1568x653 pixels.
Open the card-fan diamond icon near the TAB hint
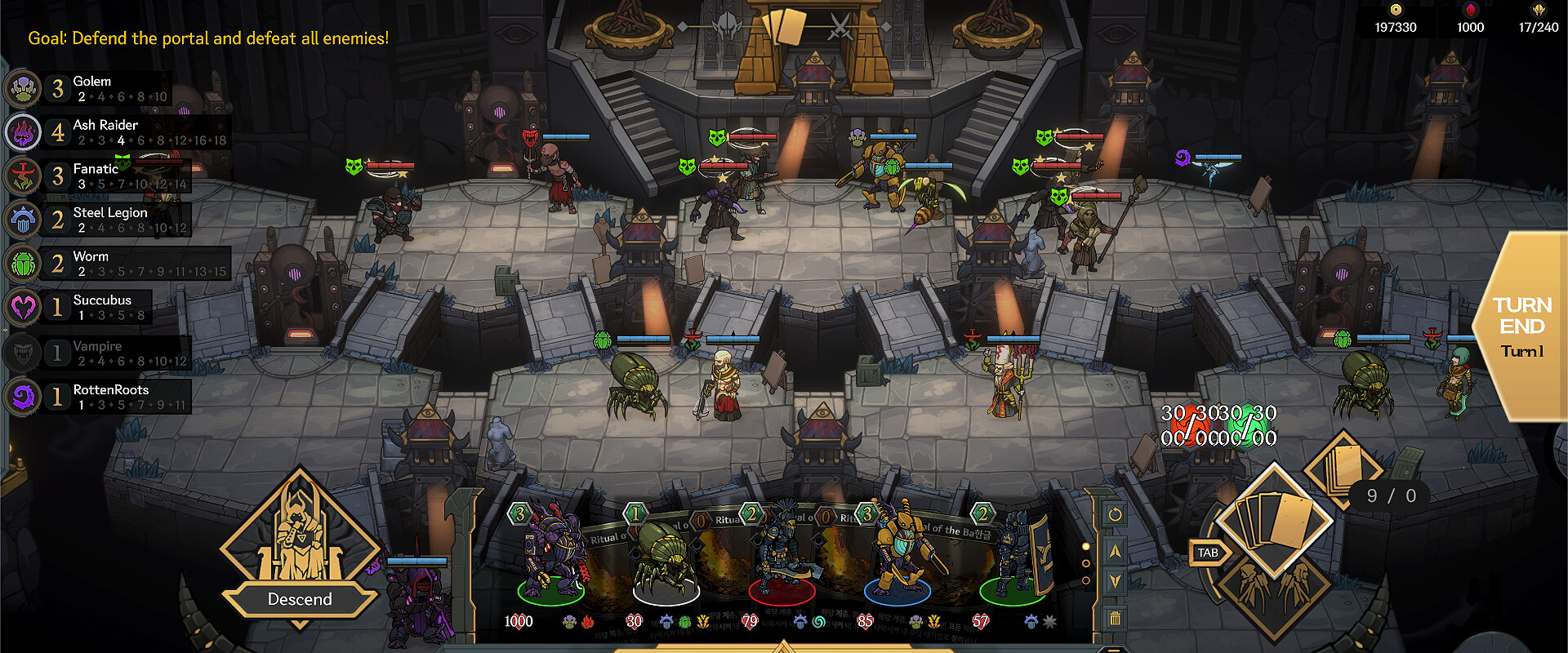pyautogui.click(x=1274, y=517)
